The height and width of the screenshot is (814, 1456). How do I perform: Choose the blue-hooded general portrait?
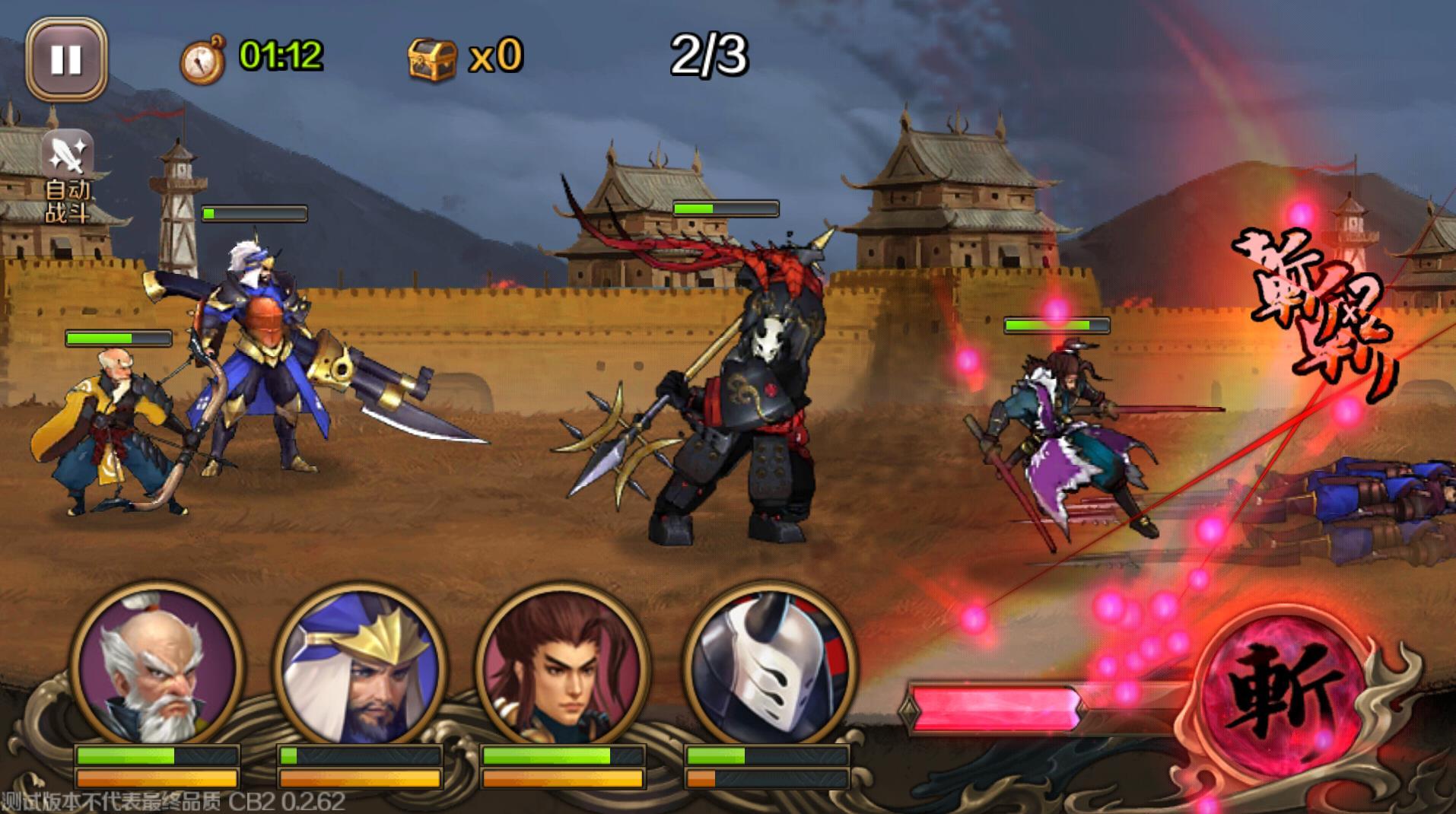[x=359, y=666]
